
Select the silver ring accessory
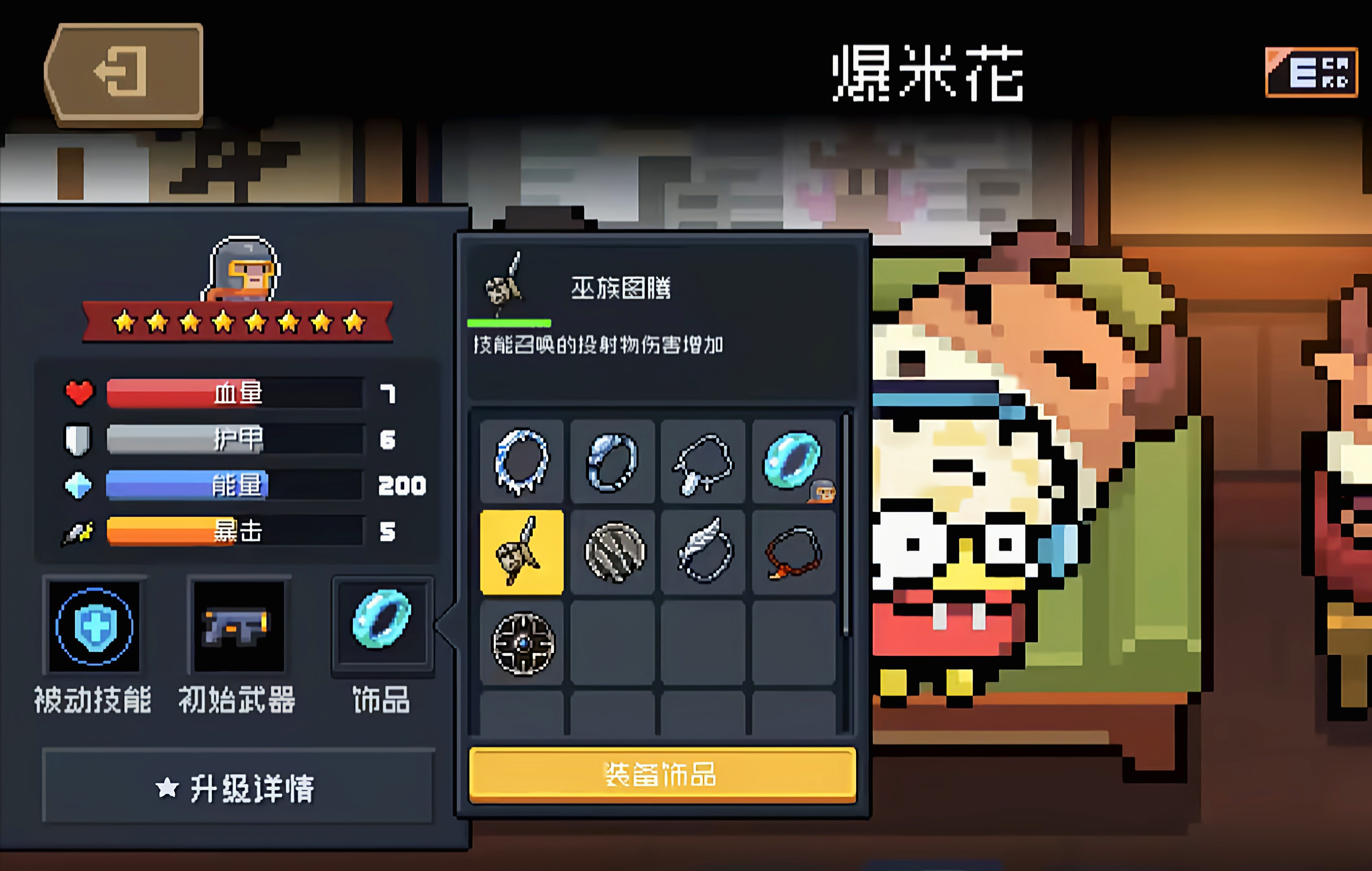(613, 462)
